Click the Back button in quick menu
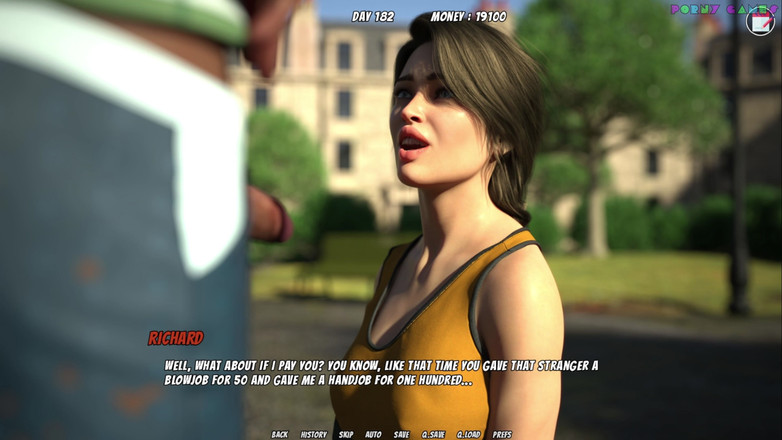The image size is (782, 440). coord(280,435)
